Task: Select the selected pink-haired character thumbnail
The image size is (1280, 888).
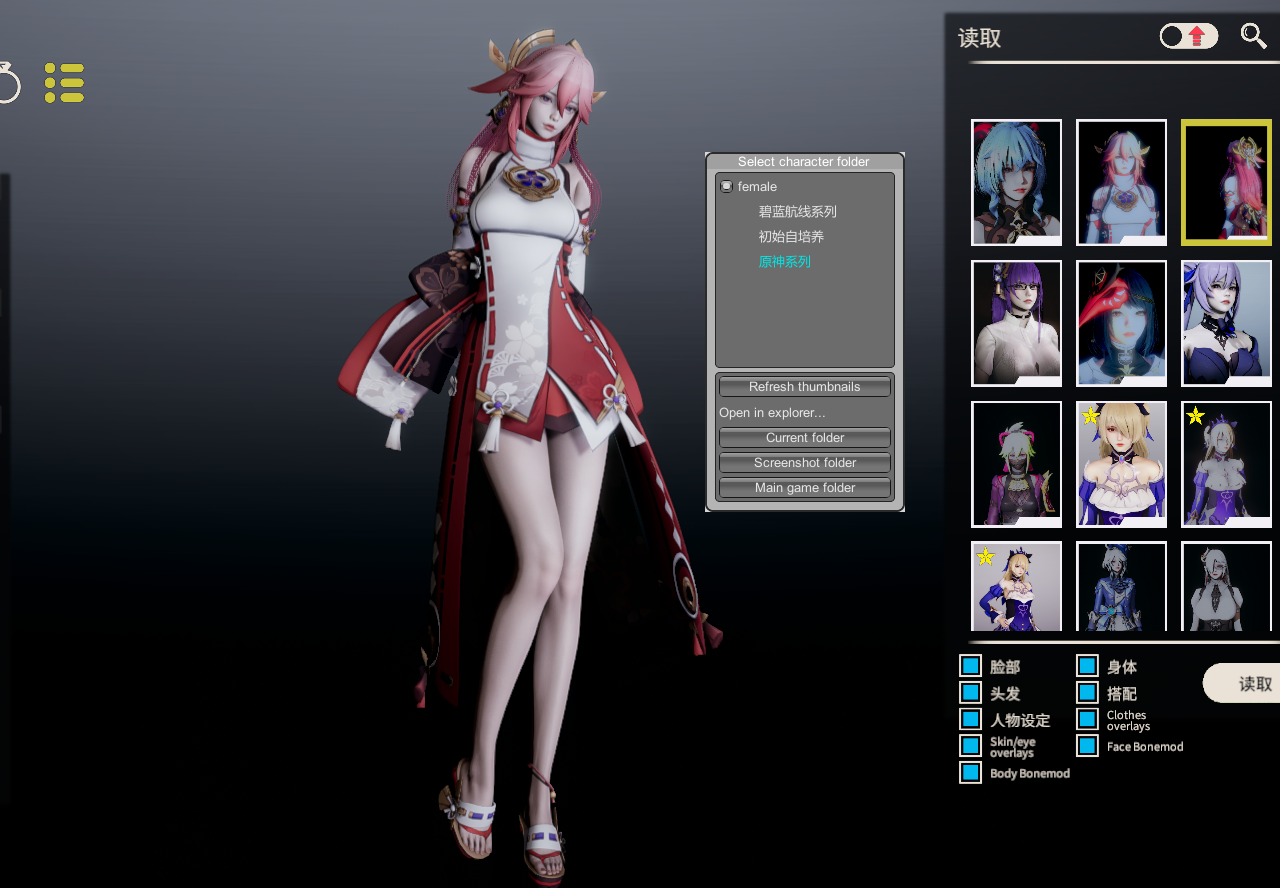Action: [1226, 182]
